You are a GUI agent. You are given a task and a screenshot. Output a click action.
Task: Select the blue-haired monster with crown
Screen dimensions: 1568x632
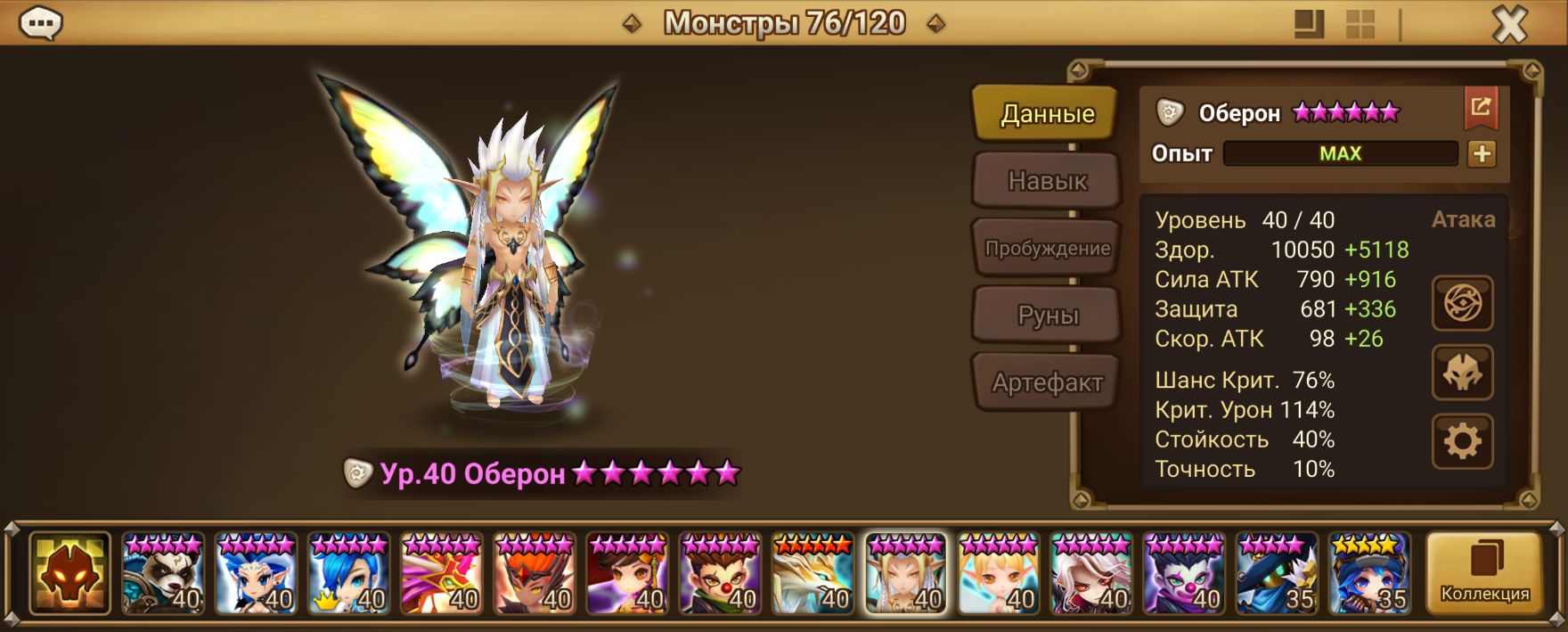point(348,573)
